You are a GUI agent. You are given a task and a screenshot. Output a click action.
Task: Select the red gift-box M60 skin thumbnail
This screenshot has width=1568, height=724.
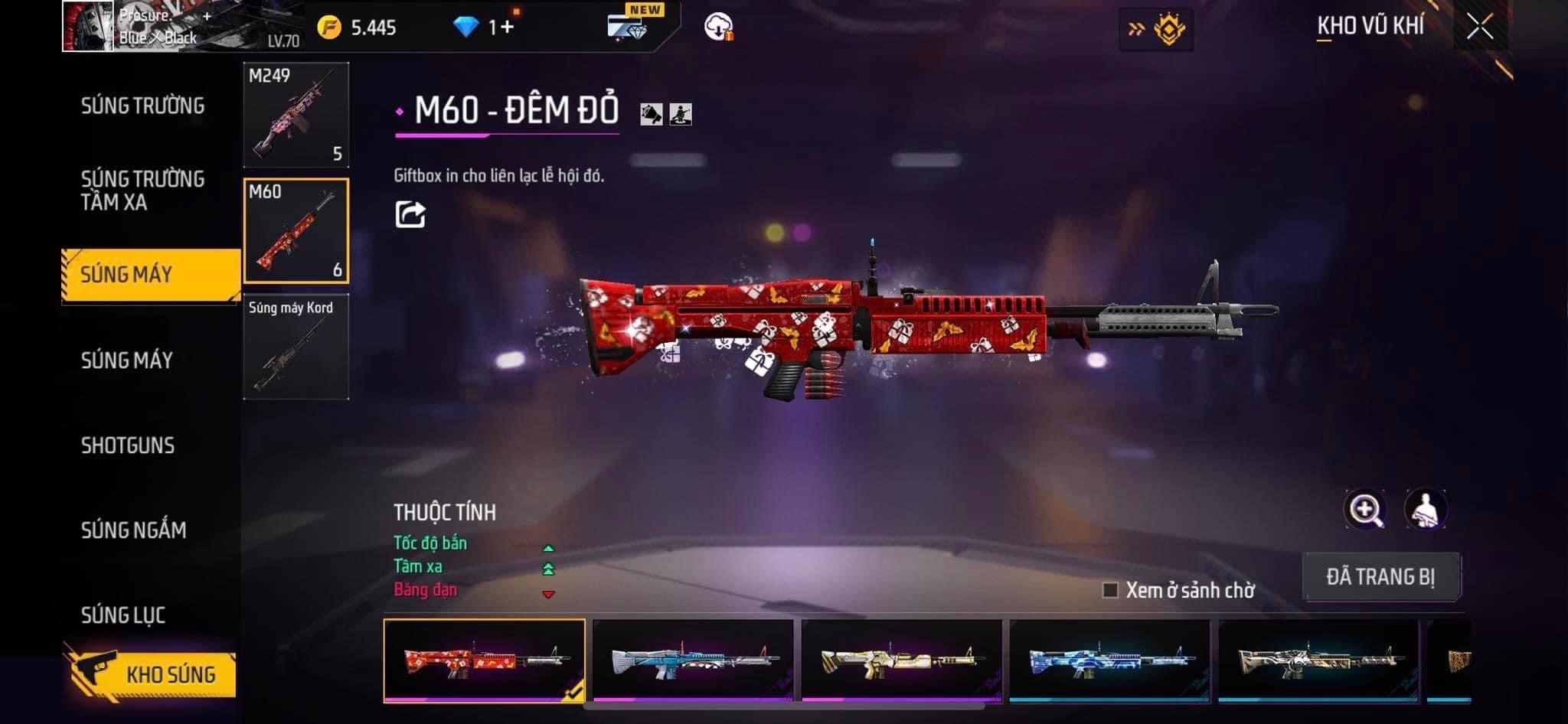(x=484, y=660)
